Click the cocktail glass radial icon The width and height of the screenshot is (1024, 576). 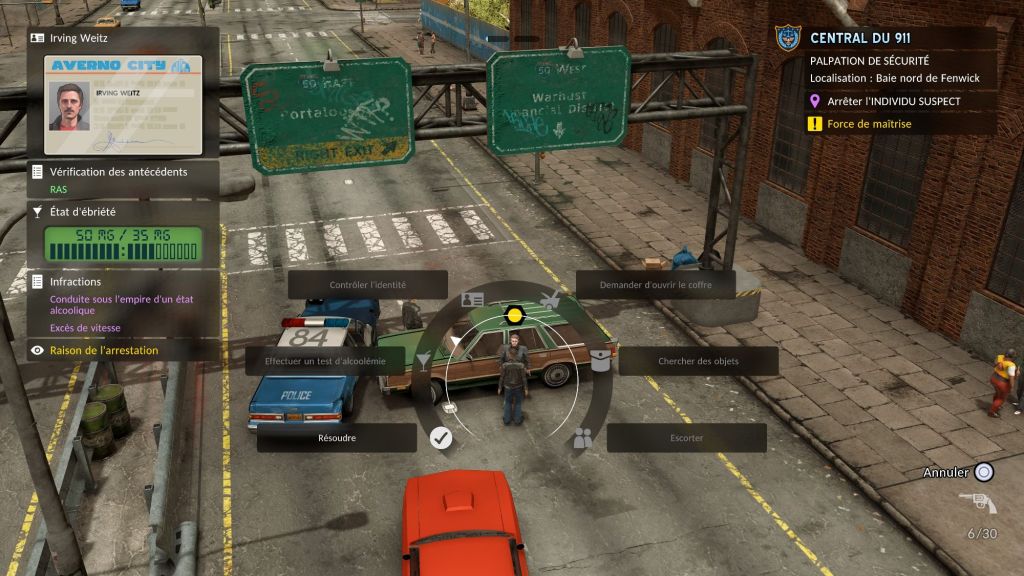click(x=425, y=360)
